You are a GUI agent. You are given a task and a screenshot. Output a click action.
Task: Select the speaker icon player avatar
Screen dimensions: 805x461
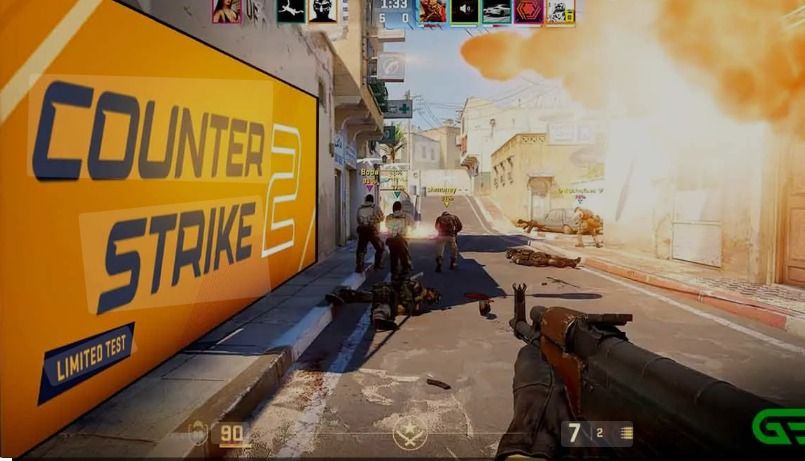pos(464,11)
